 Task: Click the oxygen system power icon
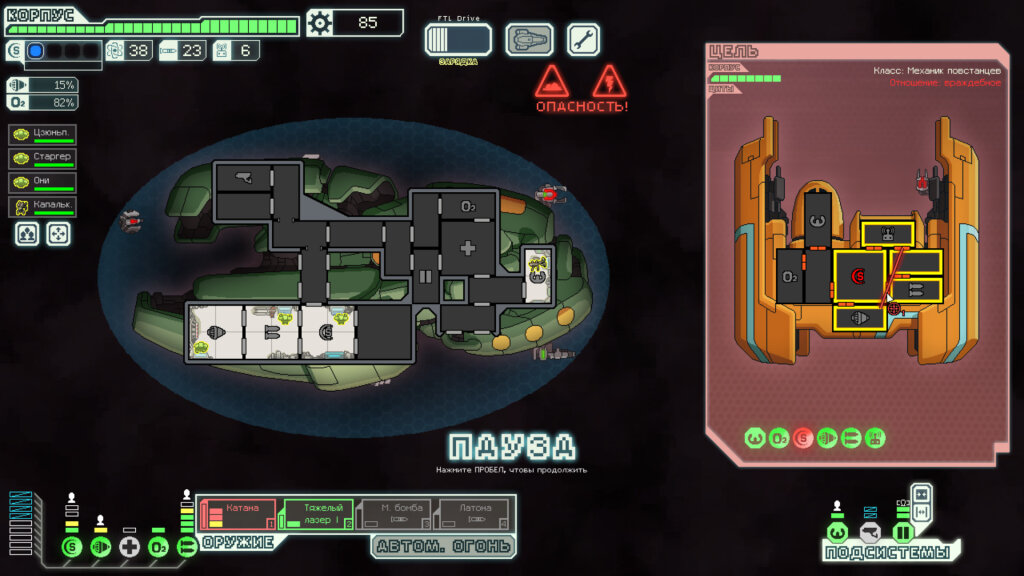158,547
